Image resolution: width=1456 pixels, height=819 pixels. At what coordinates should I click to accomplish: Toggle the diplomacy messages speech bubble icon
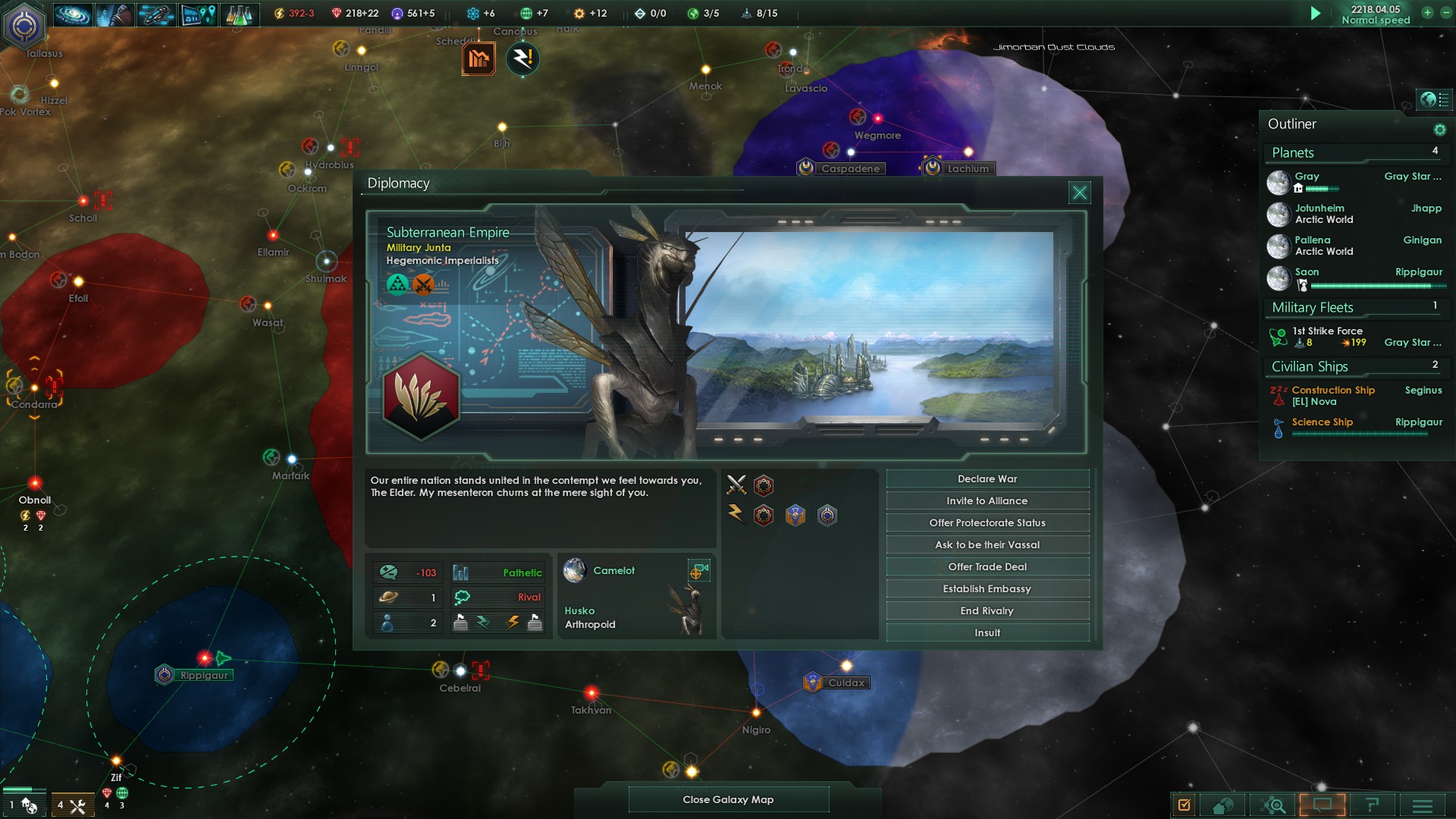tap(1323, 805)
